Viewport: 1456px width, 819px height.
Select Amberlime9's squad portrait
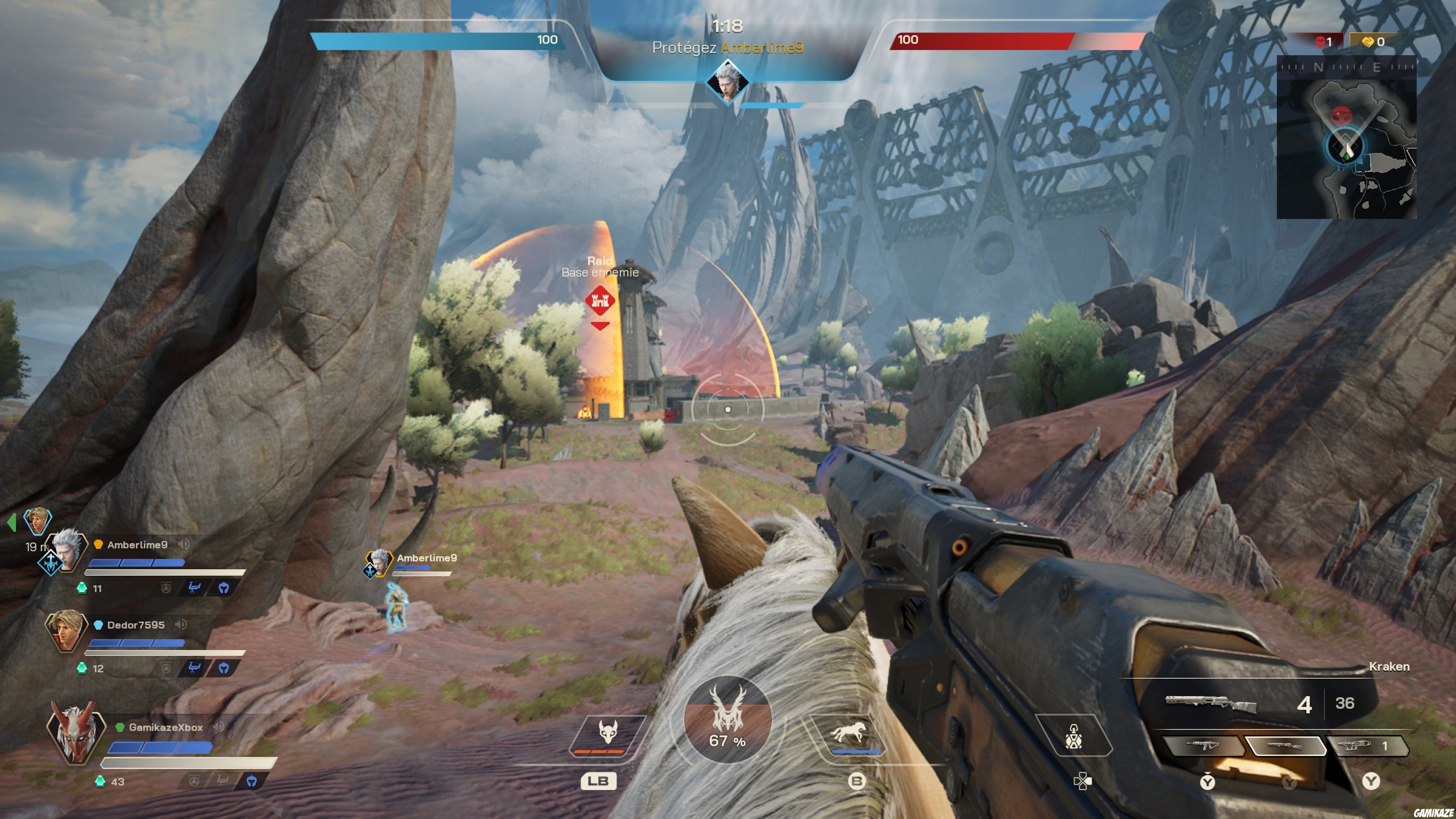67,548
